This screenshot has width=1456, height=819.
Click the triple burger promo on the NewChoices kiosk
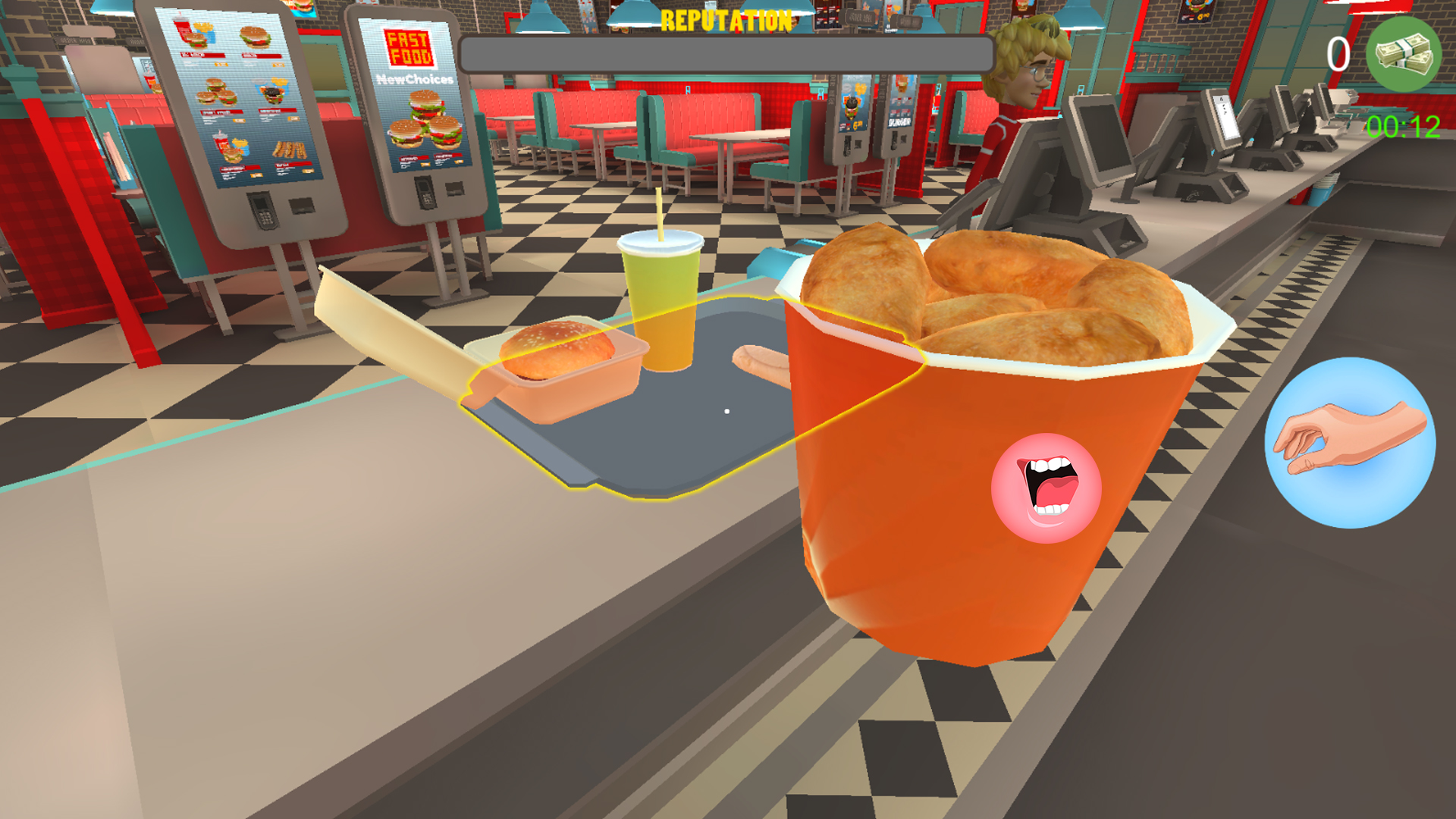(x=424, y=119)
